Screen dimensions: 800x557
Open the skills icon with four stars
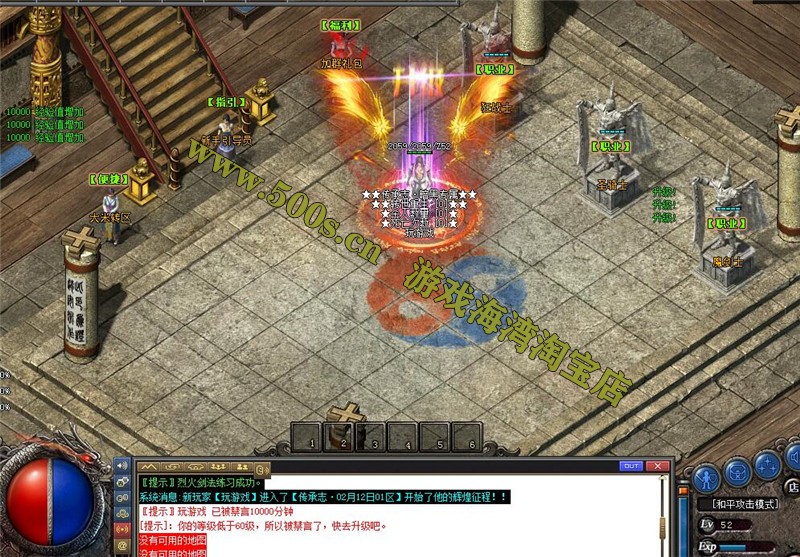click(768, 465)
